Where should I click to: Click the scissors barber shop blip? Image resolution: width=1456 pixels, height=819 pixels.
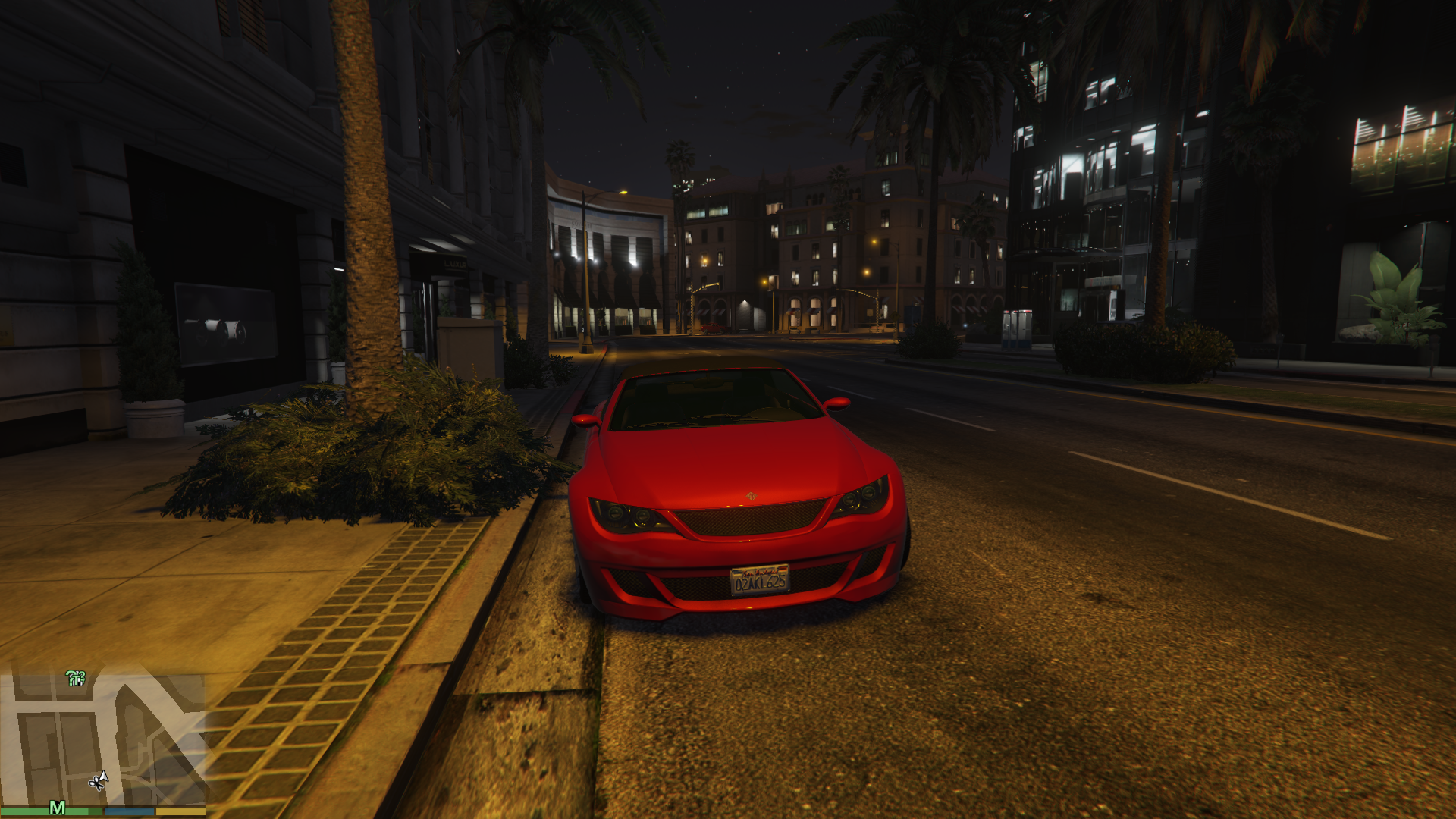click(96, 782)
